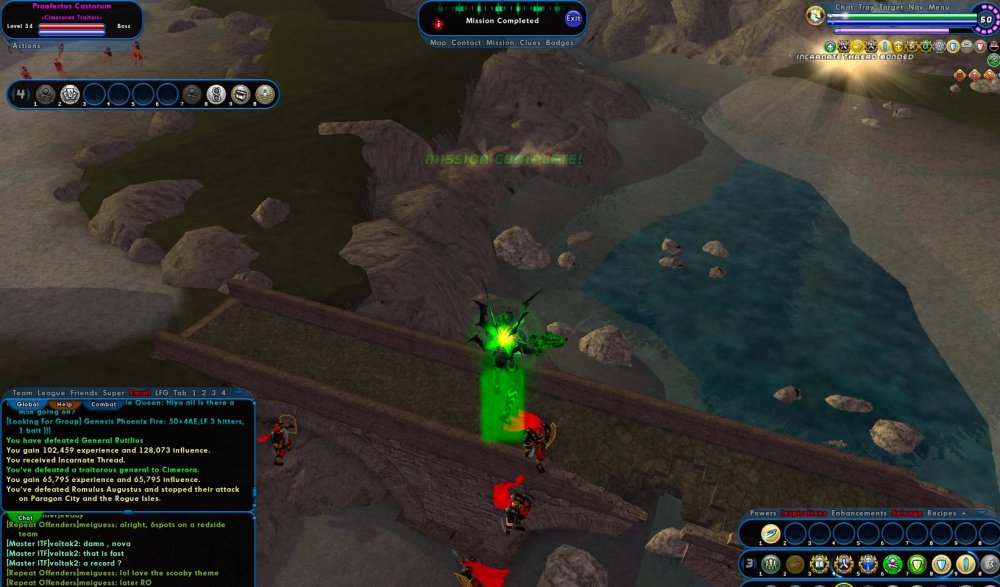The image size is (1000, 587).
Task: Open the Clues list
Action: coord(530,43)
